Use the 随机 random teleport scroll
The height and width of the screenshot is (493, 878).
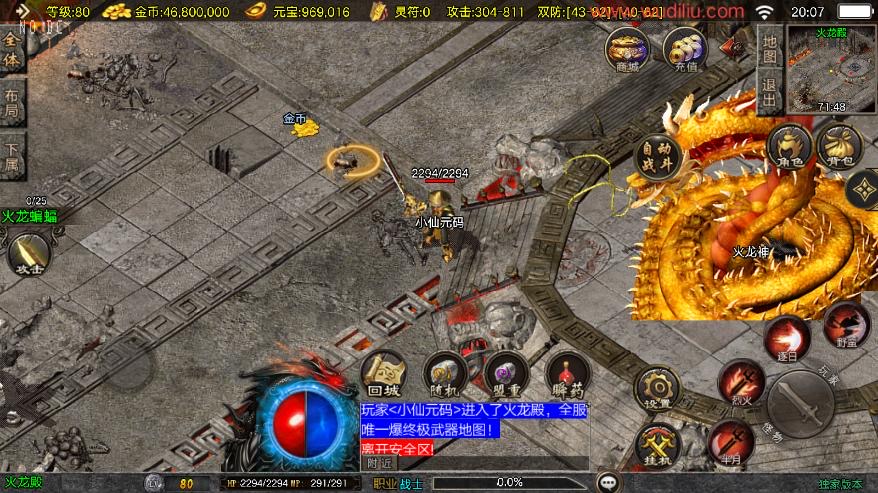[x=445, y=374]
